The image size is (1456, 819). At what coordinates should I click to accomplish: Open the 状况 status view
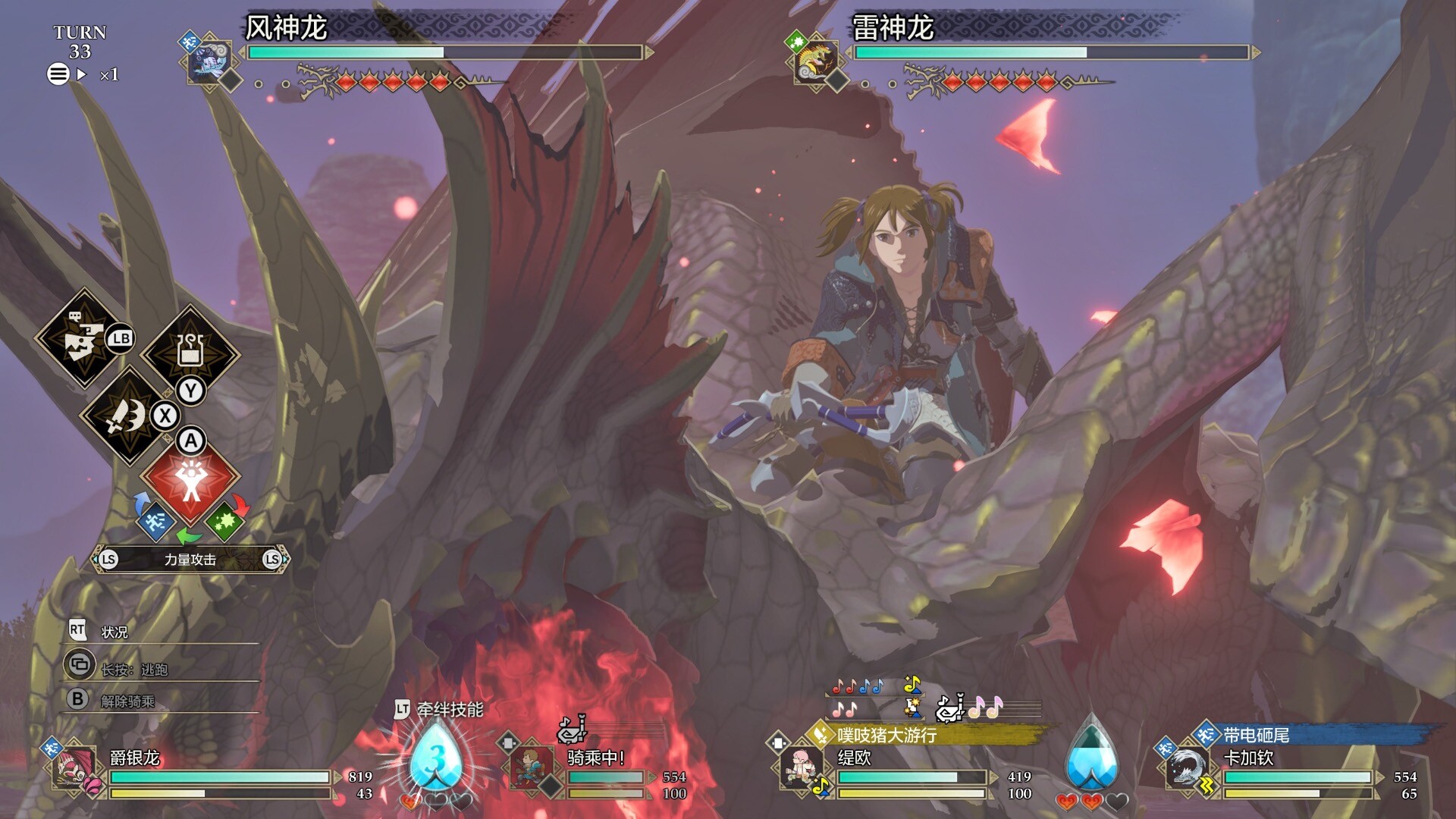click(x=114, y=632)
